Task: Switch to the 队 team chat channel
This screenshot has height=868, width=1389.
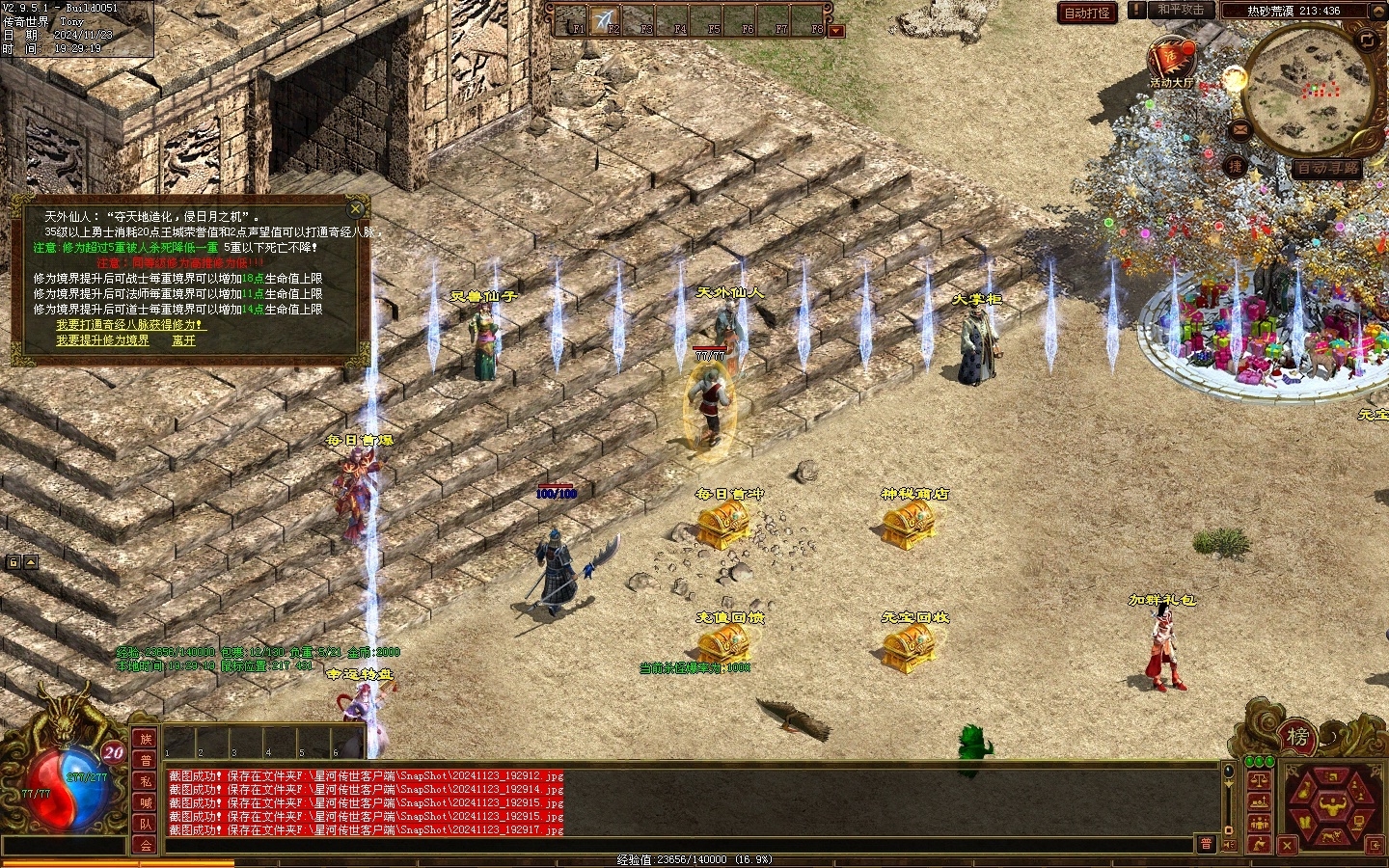Action: (x=146, y=824)
